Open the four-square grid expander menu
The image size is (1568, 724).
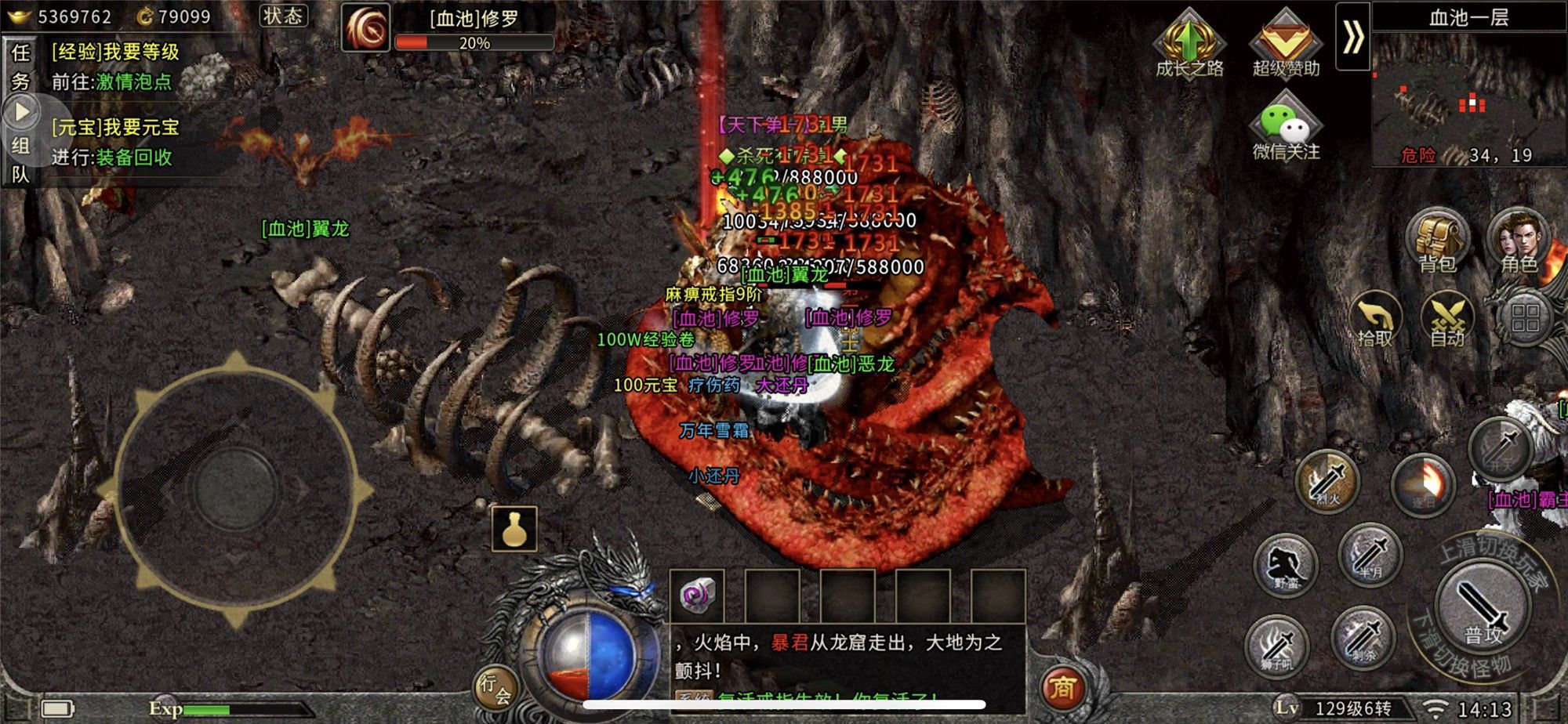(x=1526, y=317)
